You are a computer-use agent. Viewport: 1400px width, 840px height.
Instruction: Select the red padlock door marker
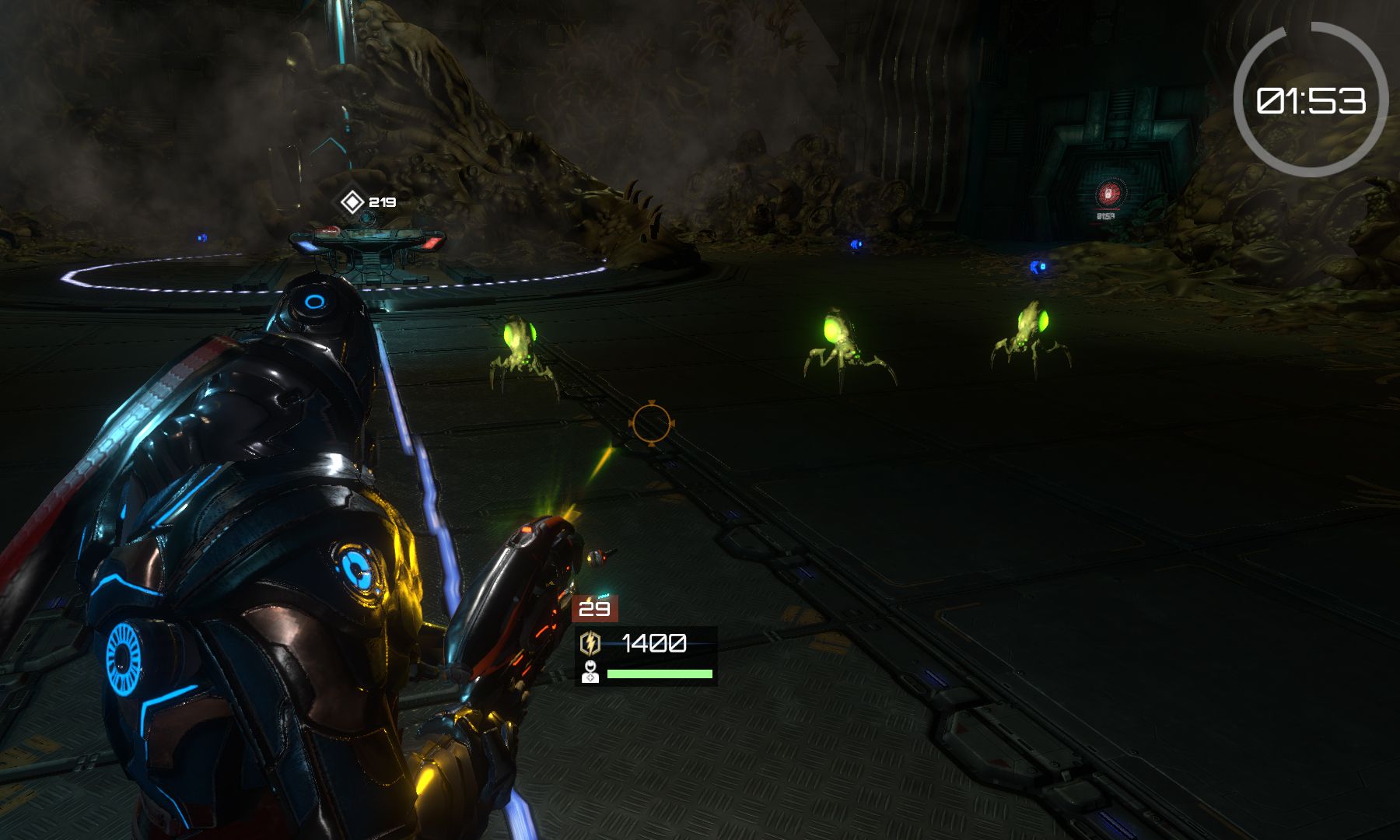pos(1108,194)
